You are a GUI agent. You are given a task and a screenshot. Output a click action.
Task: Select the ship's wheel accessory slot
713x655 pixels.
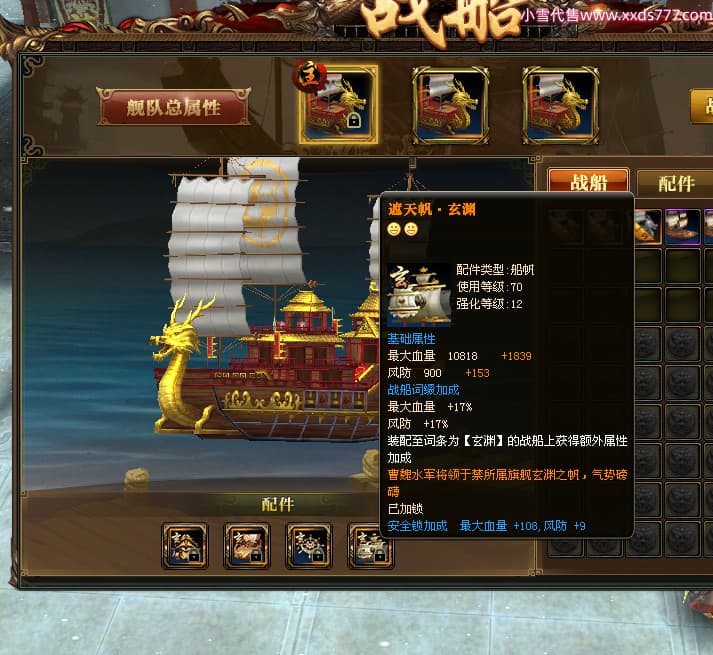tap(308, 545)
